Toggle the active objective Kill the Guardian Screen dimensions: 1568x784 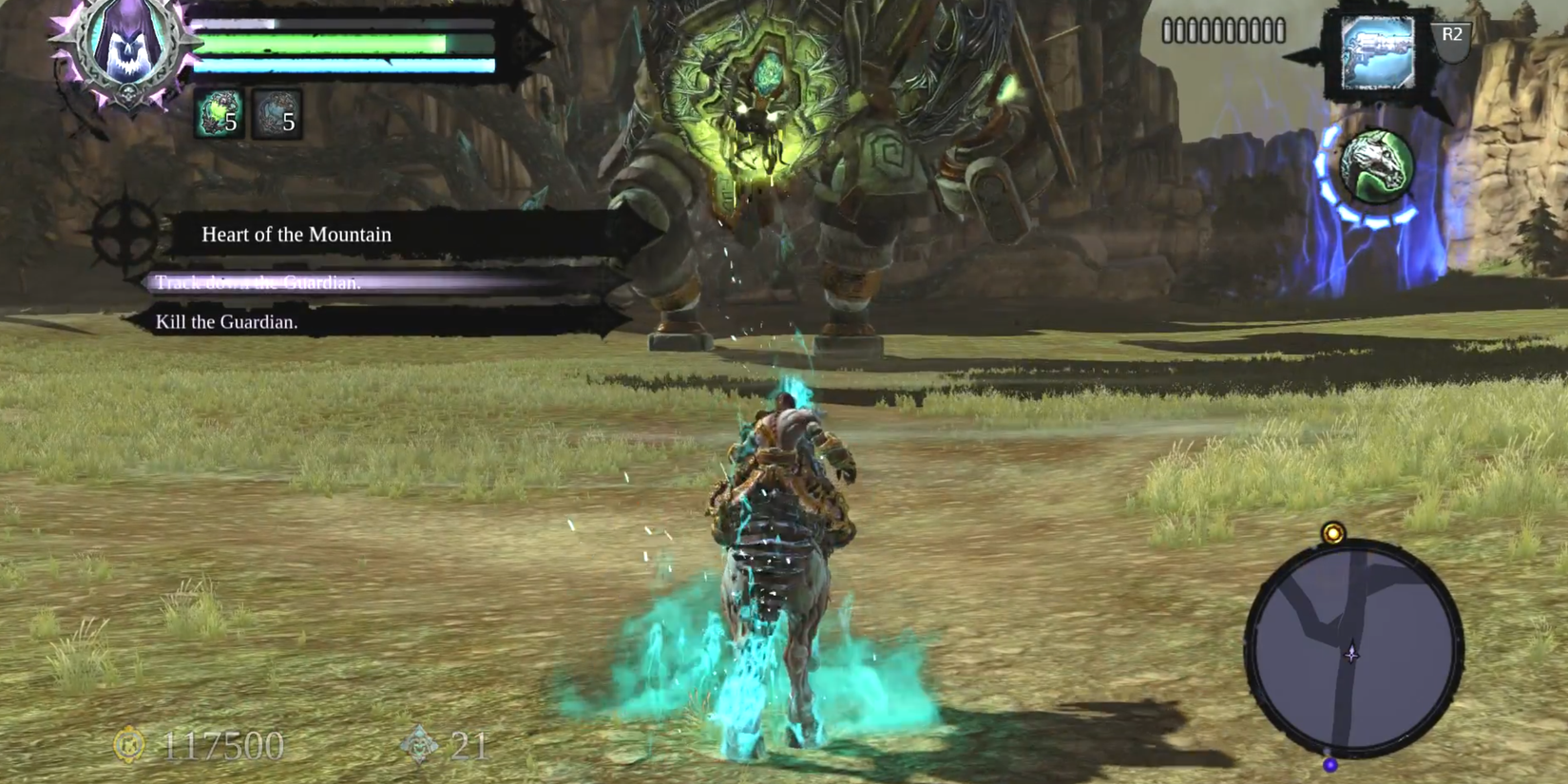pyautogui.click(x=226, y=323)
